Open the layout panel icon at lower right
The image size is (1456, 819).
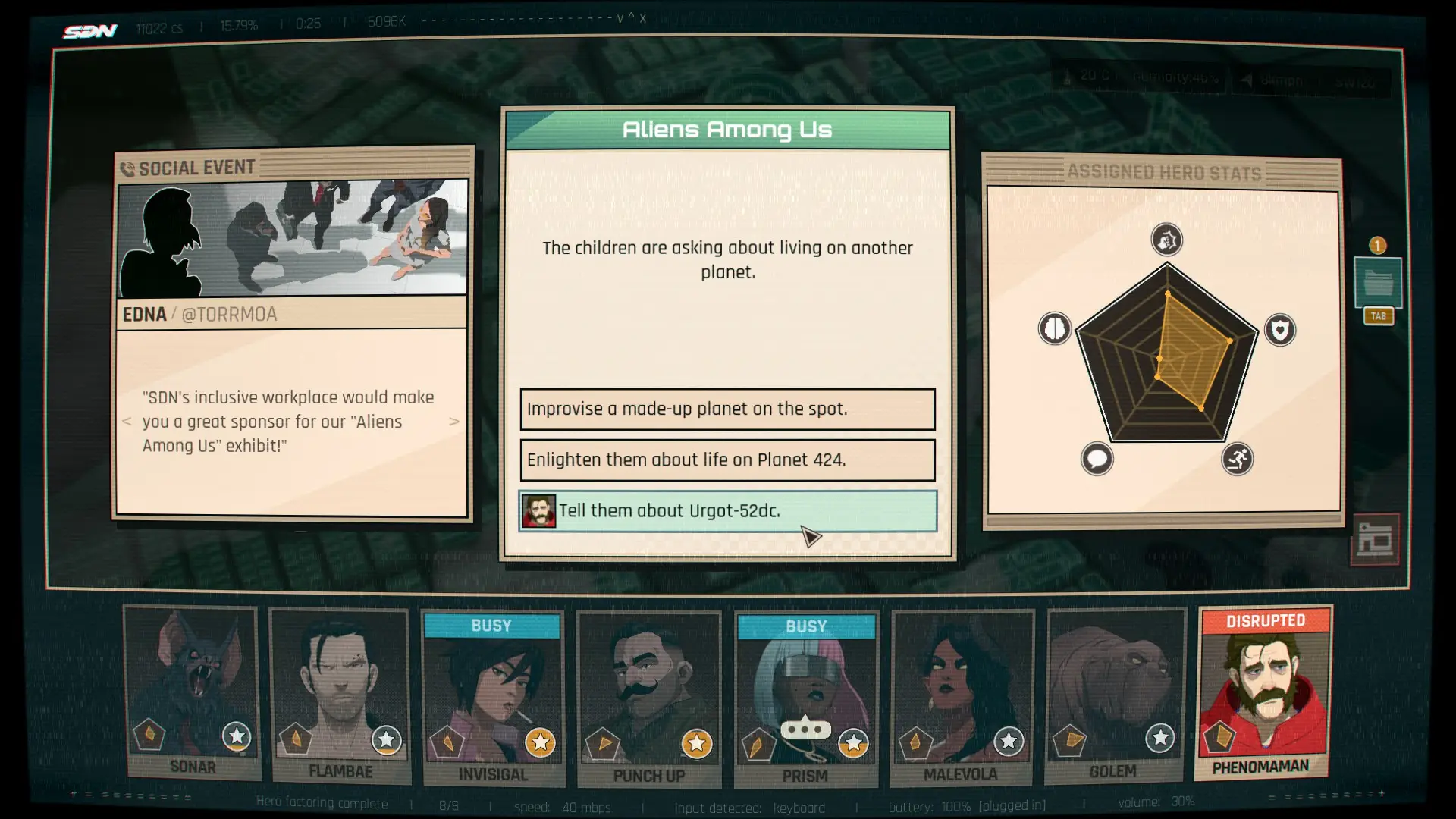point(1375,540)
